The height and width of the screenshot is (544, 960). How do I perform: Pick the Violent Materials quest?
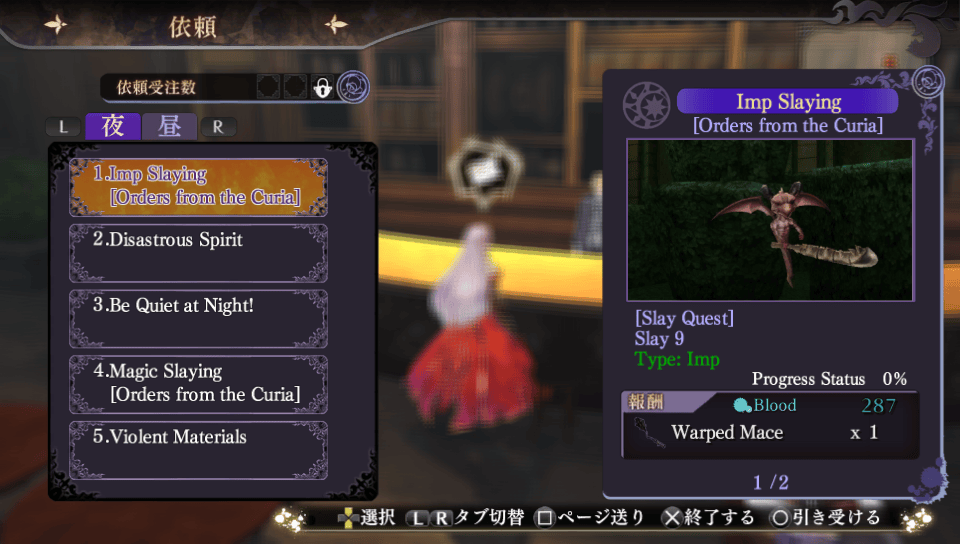(198, 449)
